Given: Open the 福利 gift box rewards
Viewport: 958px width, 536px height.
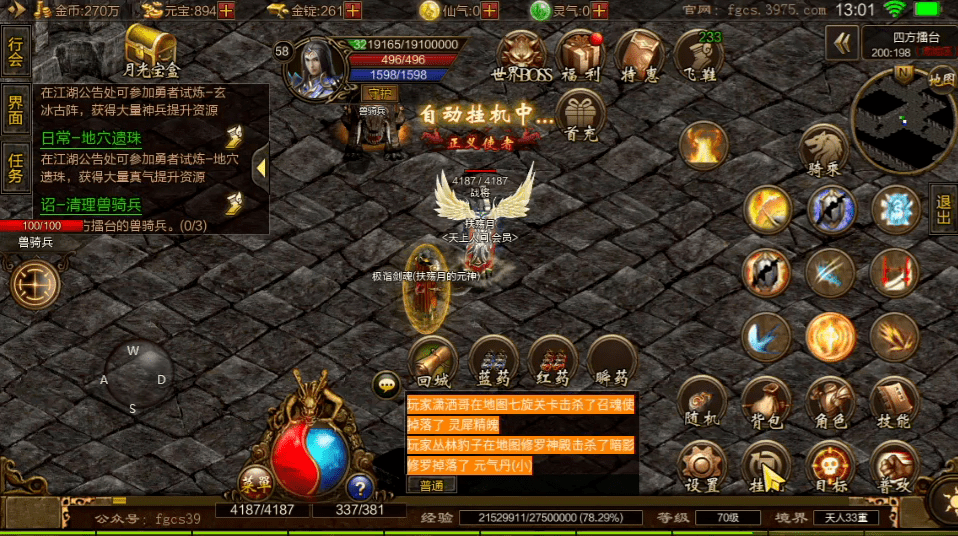Looking at the screenshot, I should pos(581,56).
